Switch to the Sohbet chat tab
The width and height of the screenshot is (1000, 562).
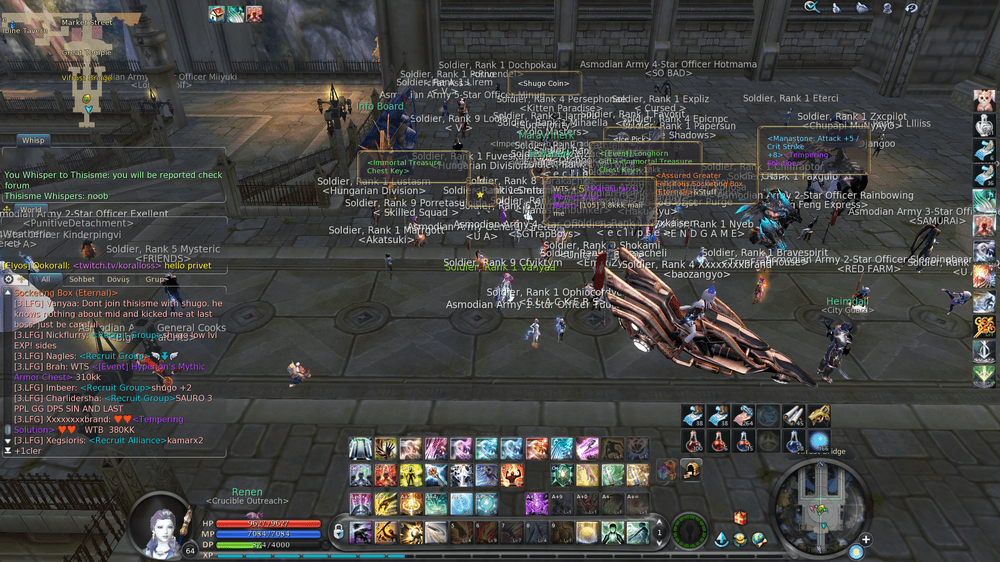tap(81, 280)
